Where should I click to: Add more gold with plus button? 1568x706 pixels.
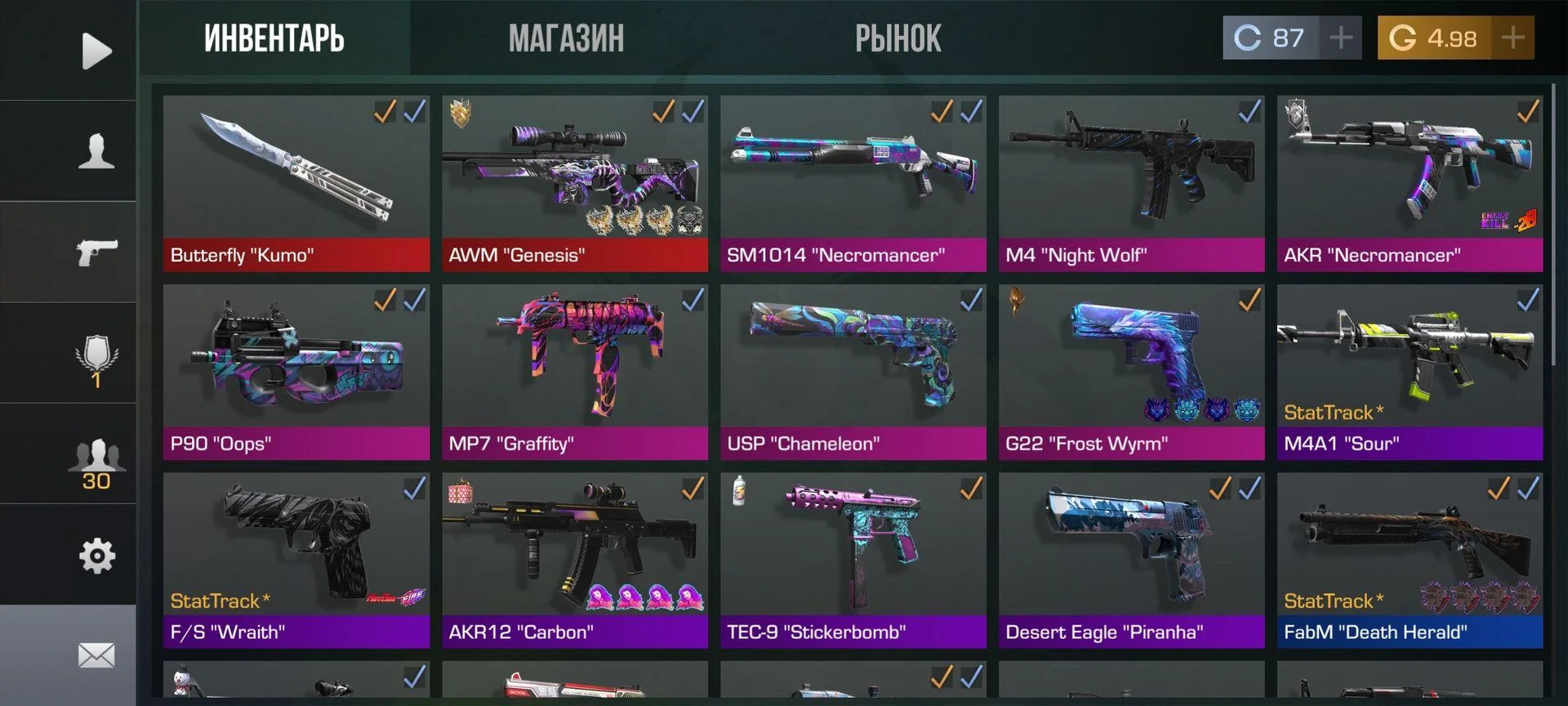[x=1512, y=38]
